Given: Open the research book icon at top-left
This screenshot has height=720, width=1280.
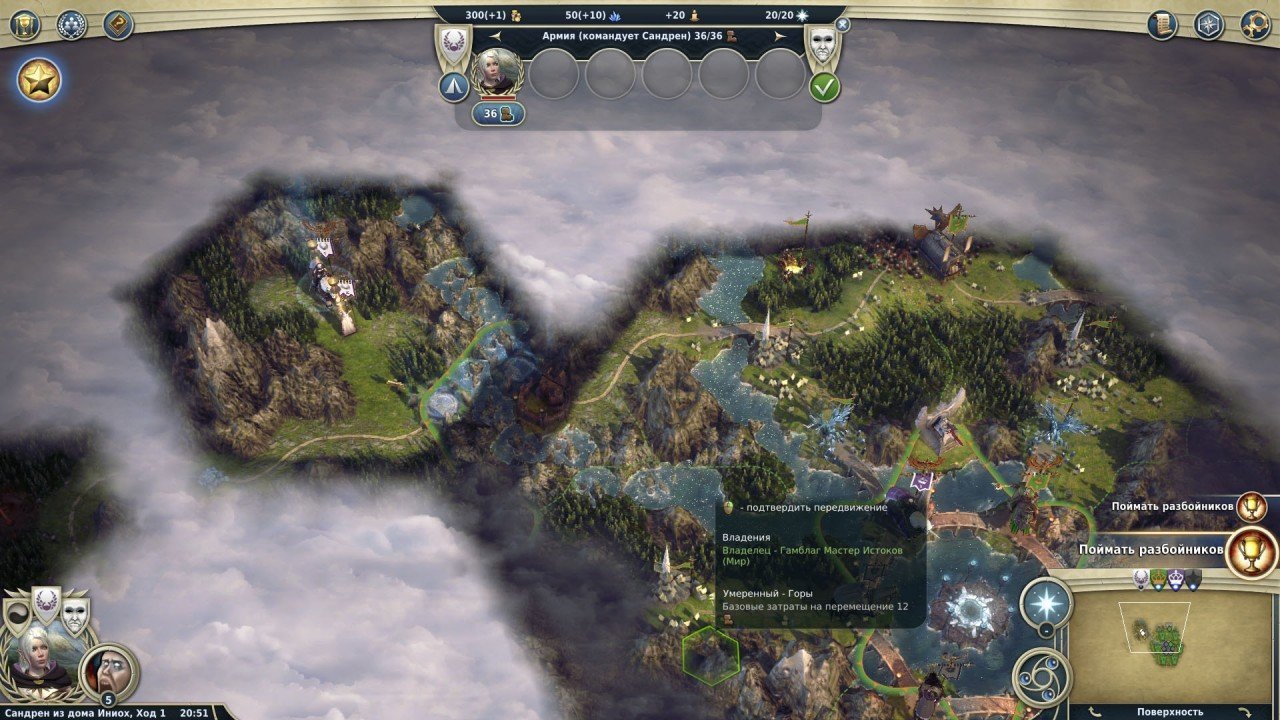Looking at the screenshot, I should click(x=118, y=25).
